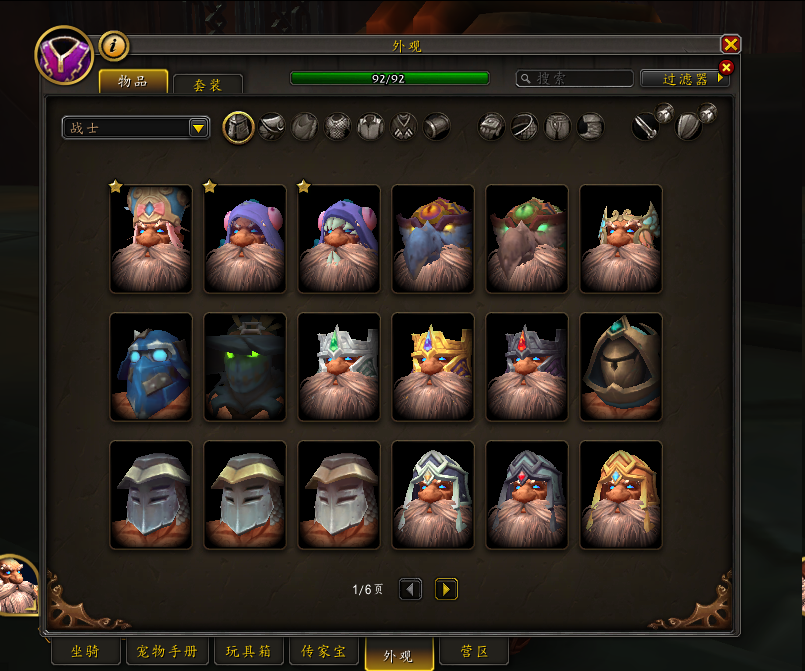The width and height of the screenshot is (805, 671).
Task: Open the 战士 class dropdown
Action: (135, 128)
